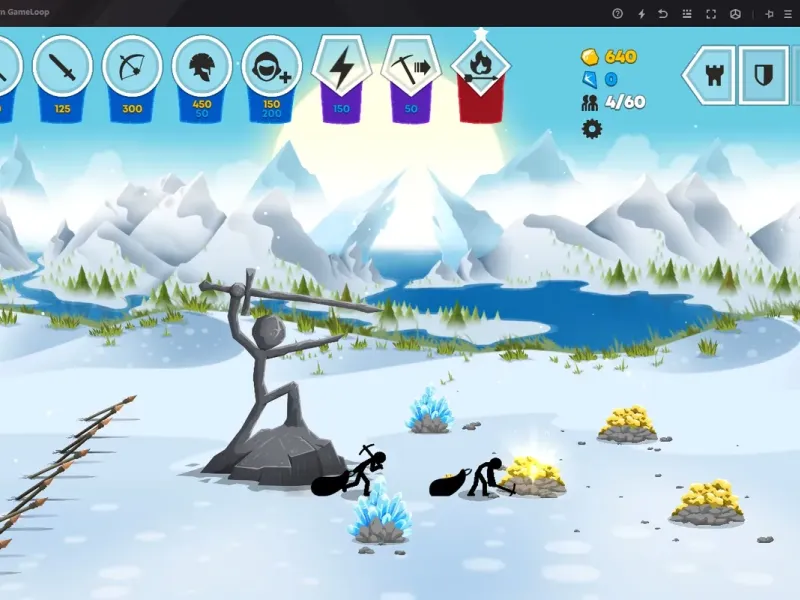
Task: Toggle fullscreen in the GameLoop title bar
Action: [711, 14]
